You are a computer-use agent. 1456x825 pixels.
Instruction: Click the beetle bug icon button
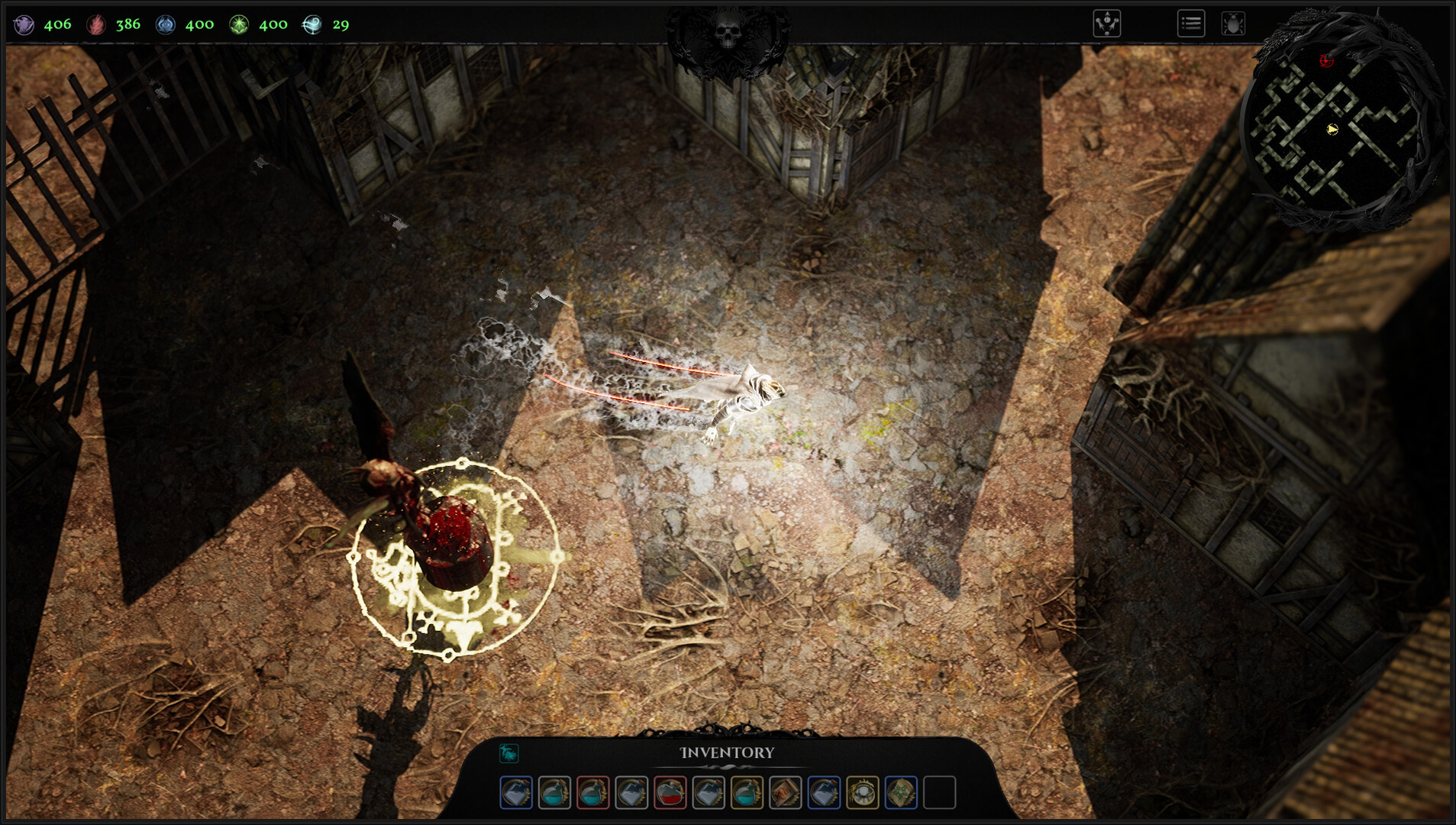(x=1232, y=24)
